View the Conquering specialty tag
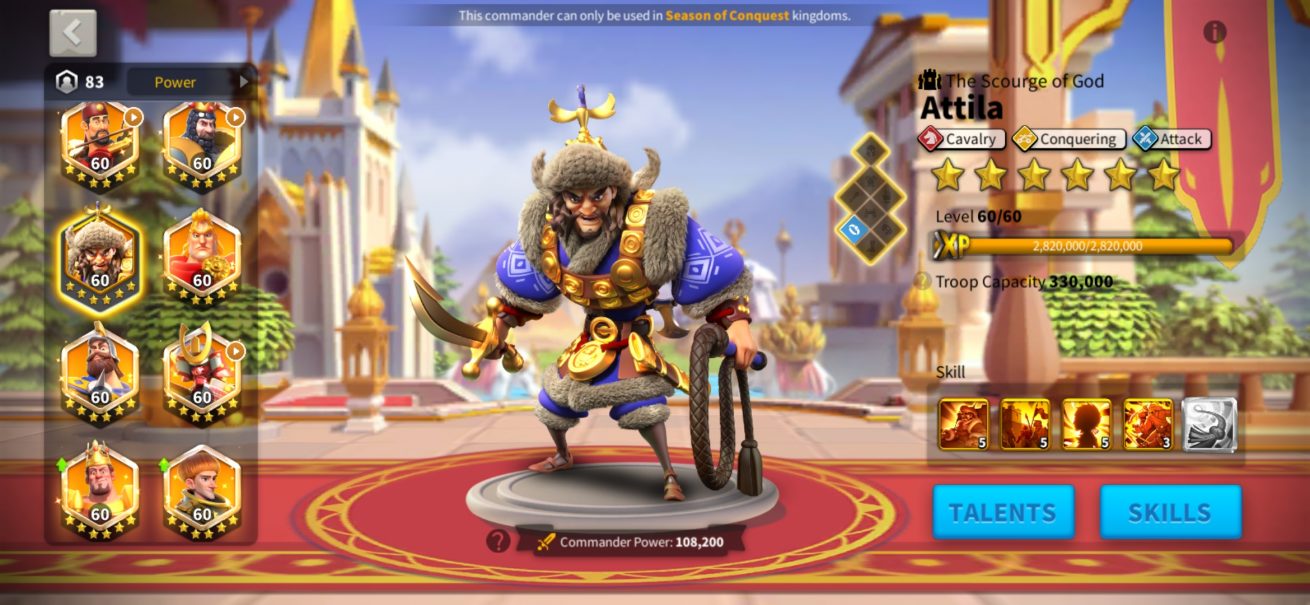 tap(1069, 139)
